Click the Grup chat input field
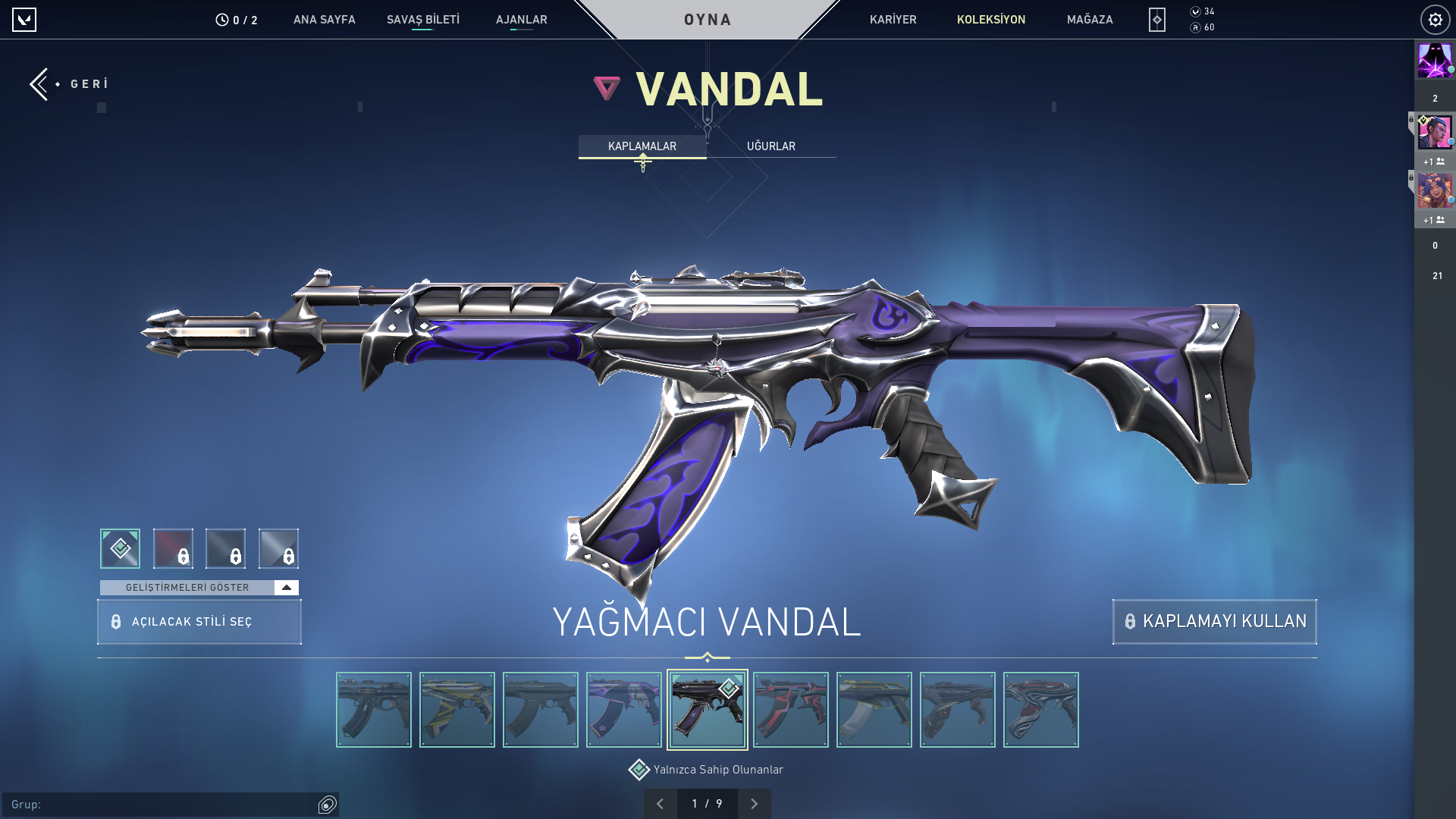This screenshot has width=1456, height=819. [x=163, y=805]
